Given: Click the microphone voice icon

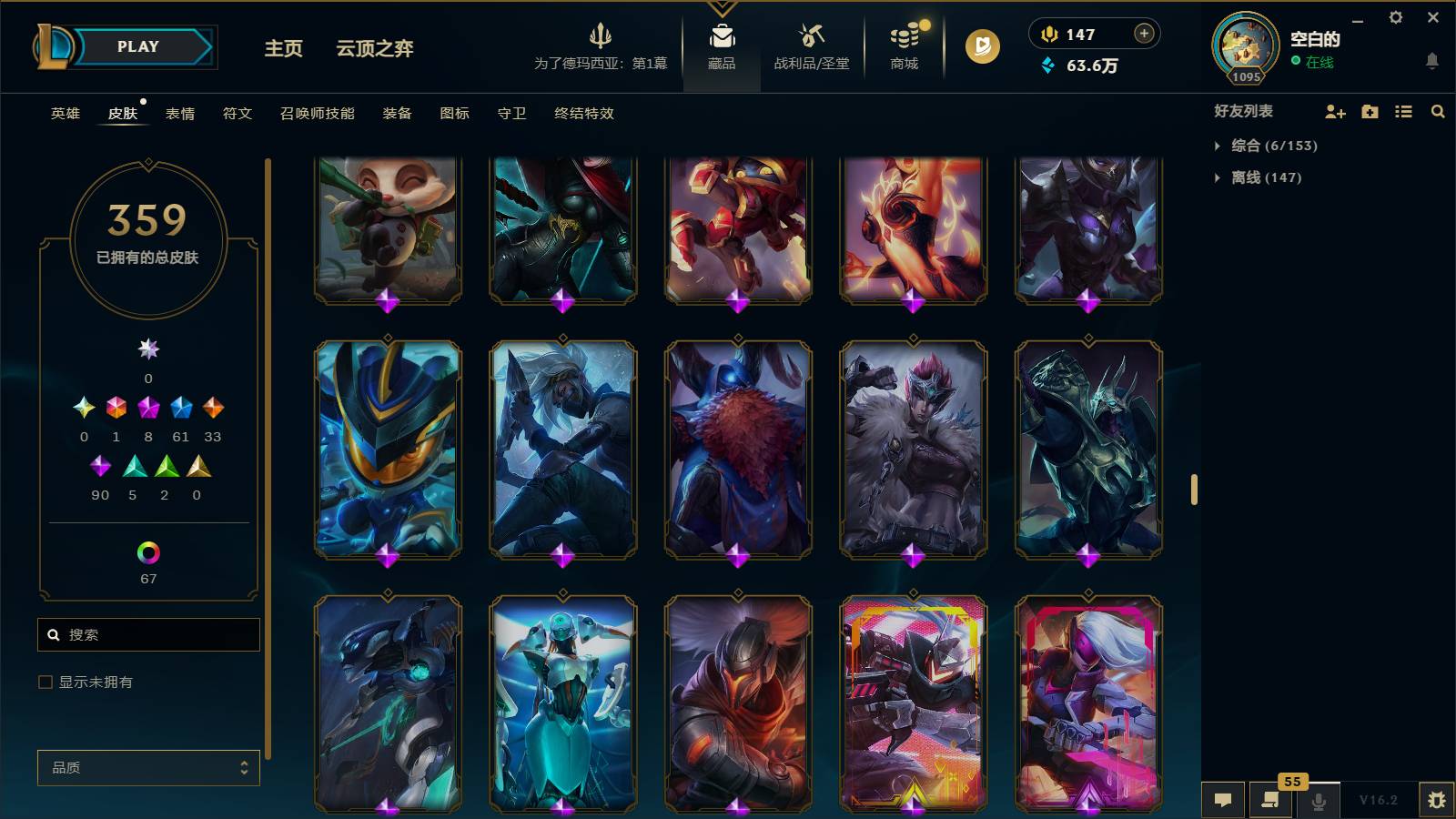Looking at the screenshot, I should click(x=1318, y=801).
